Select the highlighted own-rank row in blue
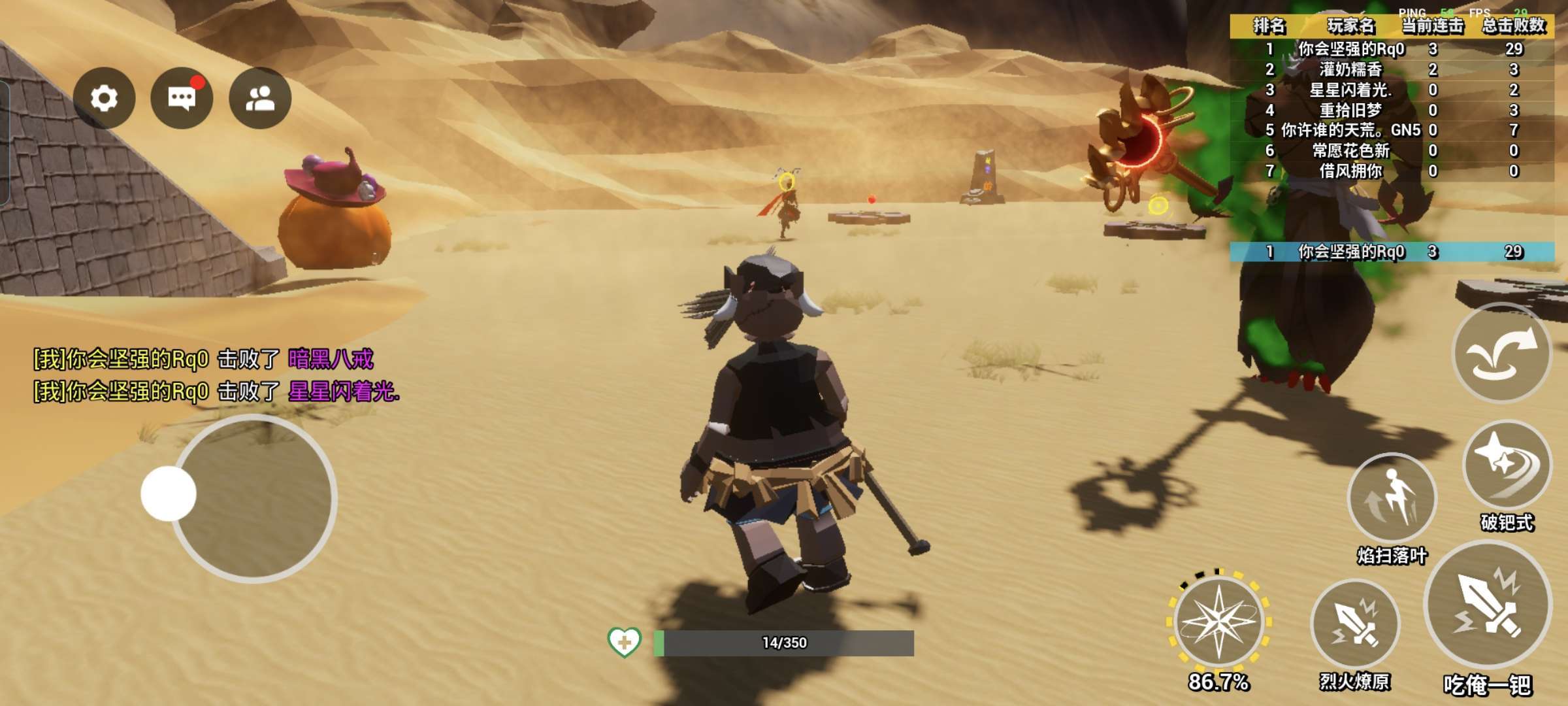Image resolution: width=1568 pixels, height=706 pixels. (x=1392, y=252)
